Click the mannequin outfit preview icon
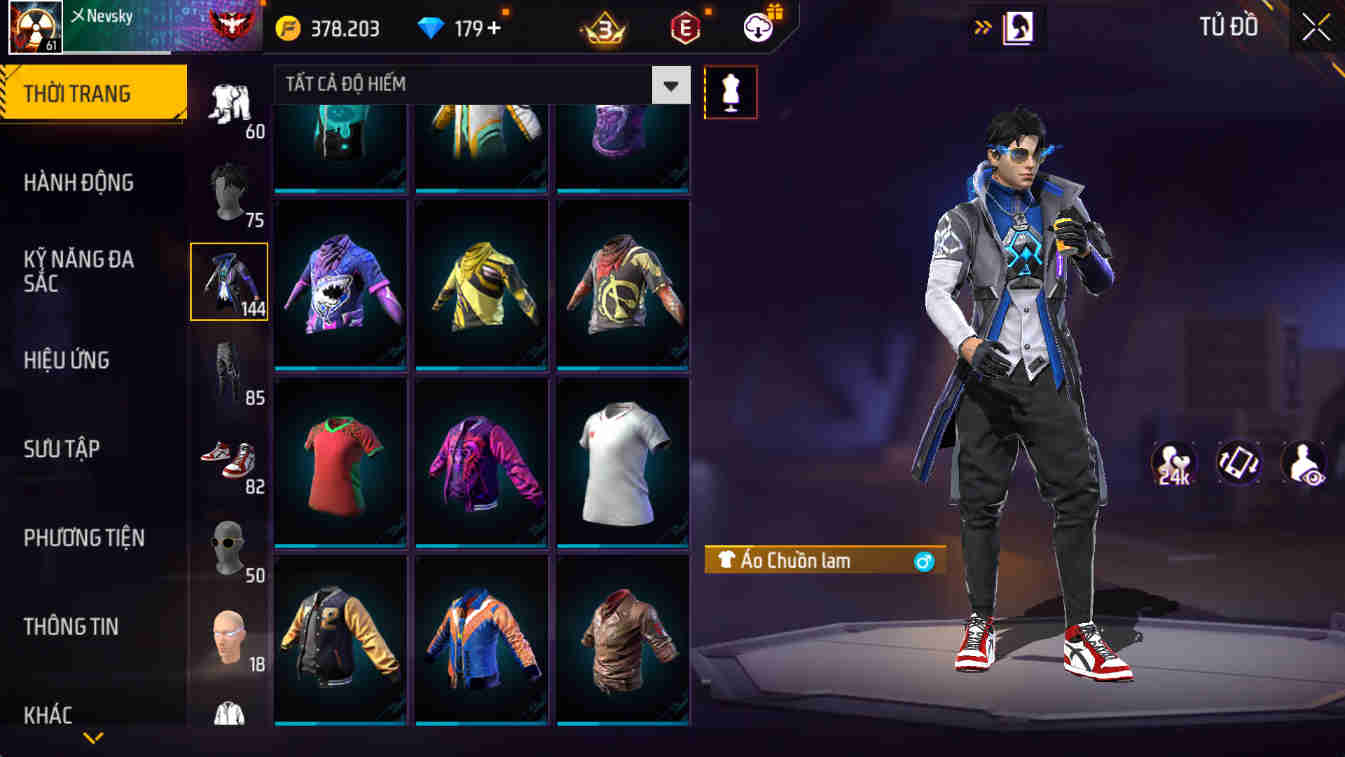 (731, 90)
